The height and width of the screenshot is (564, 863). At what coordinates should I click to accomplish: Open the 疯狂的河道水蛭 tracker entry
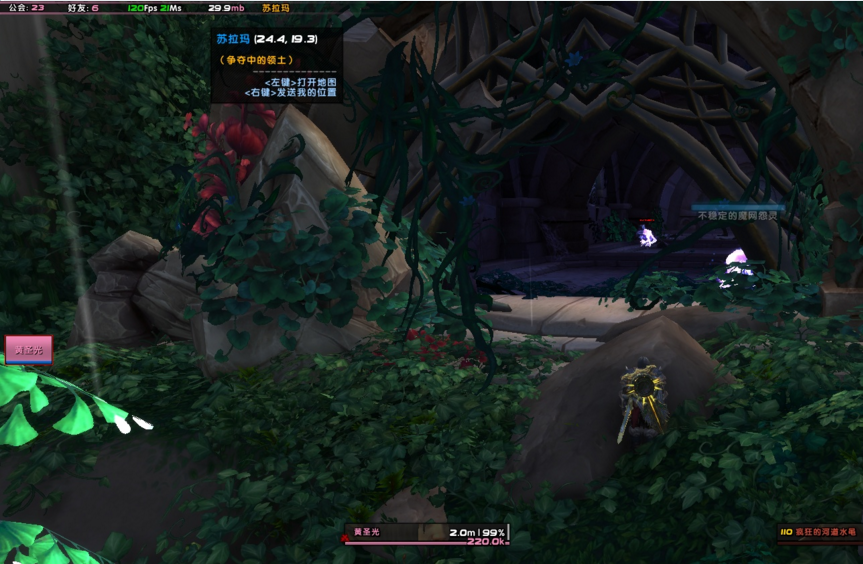(817, 533)
